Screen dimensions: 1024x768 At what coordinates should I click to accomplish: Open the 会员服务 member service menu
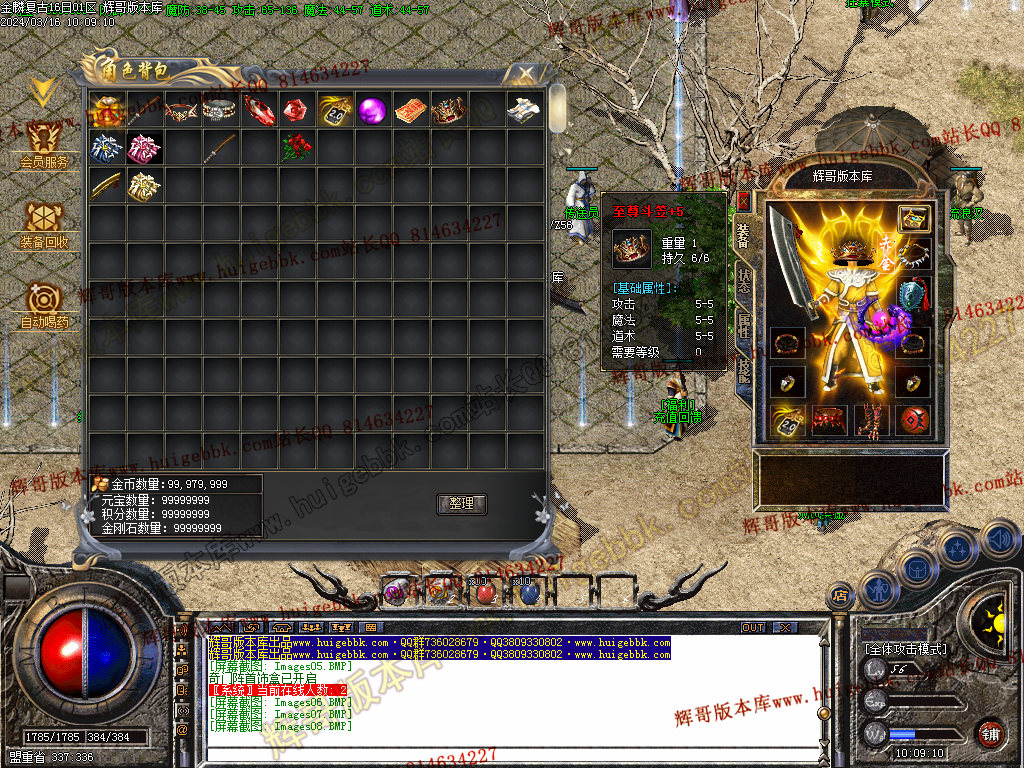pos(44,144)
